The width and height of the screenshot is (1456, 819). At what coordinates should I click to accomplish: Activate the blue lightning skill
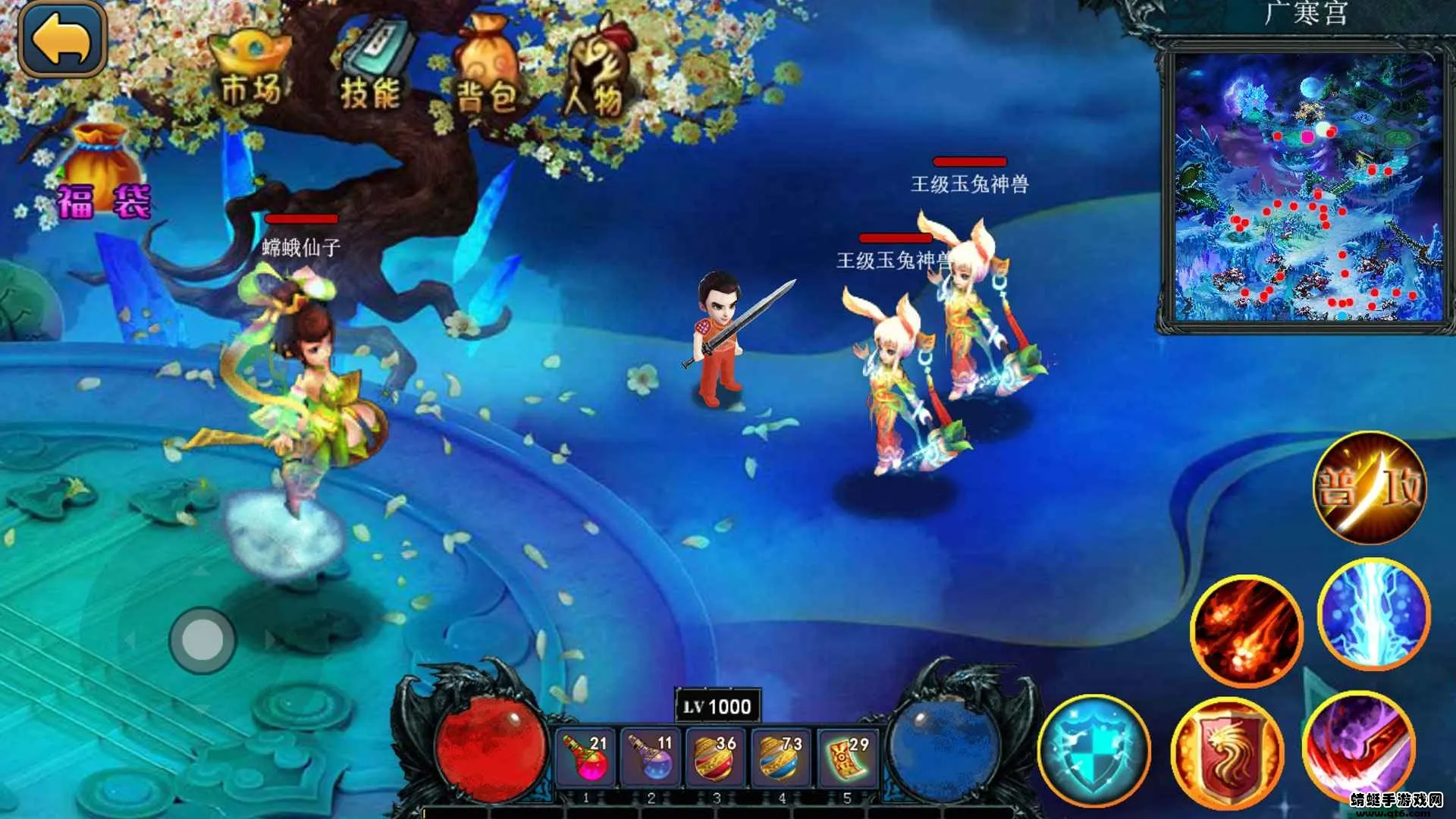(1374, 614)
